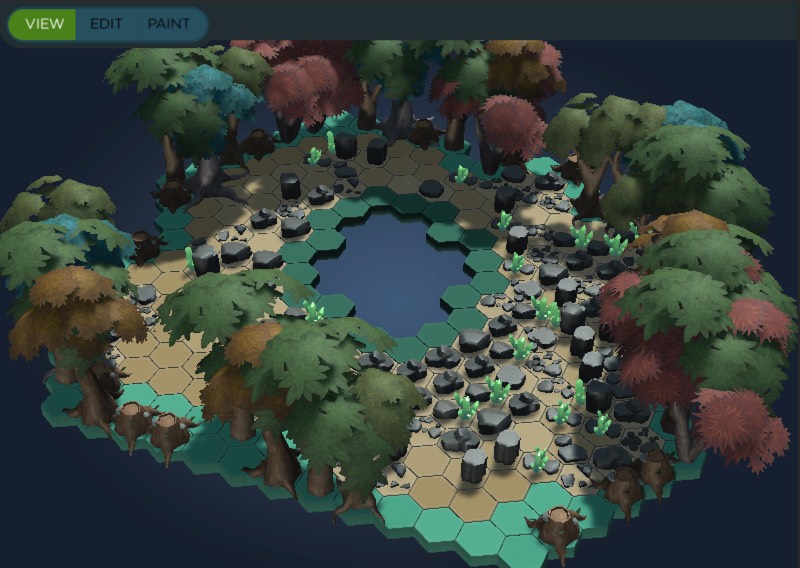The height and width of the screenshot is (568, 800).
Task: Select the VIEW mode tab
Action: pyautogui.click(x=44, y=24)
